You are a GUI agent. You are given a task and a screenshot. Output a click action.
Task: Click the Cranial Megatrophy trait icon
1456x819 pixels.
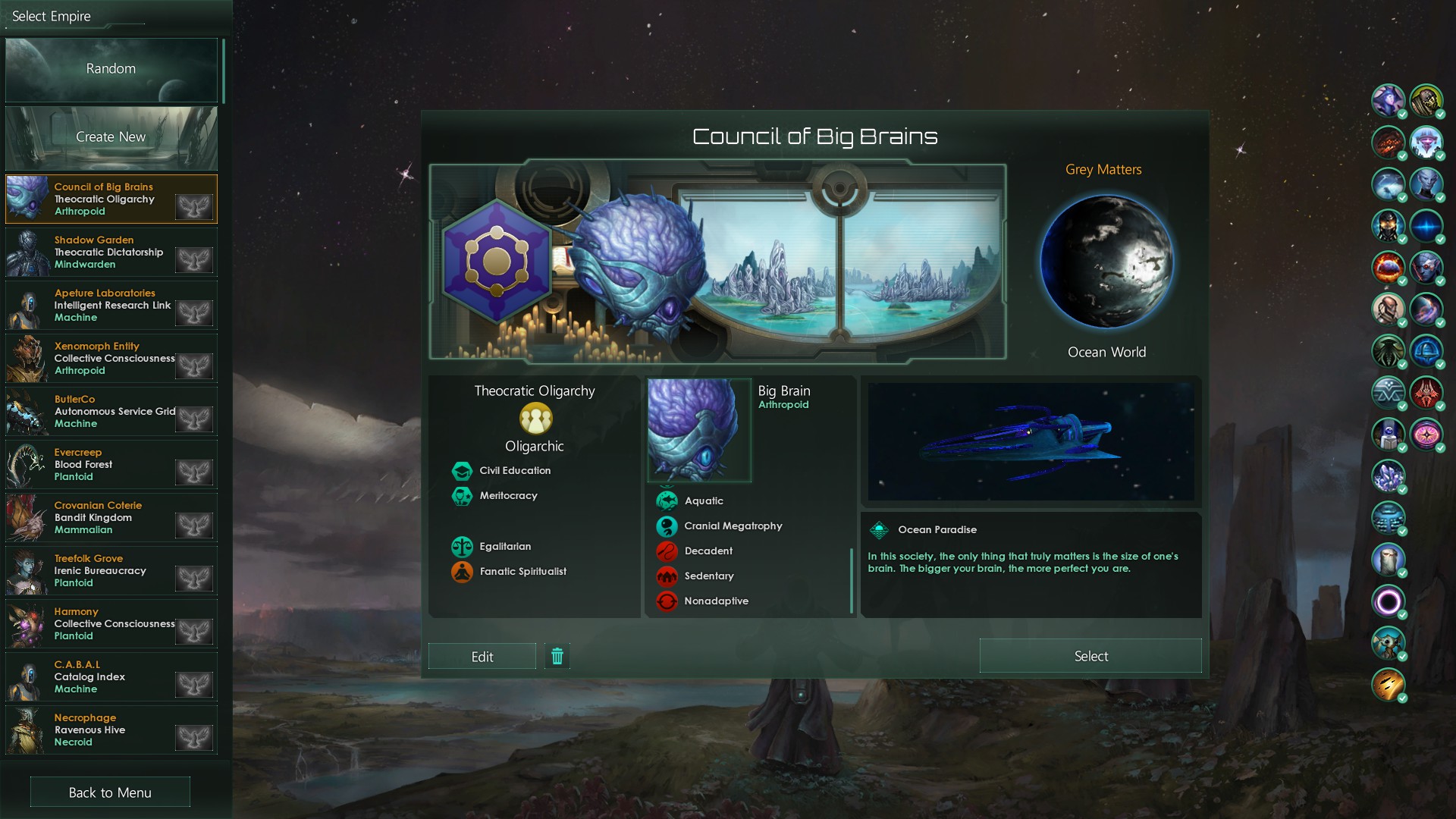point(667,526)
